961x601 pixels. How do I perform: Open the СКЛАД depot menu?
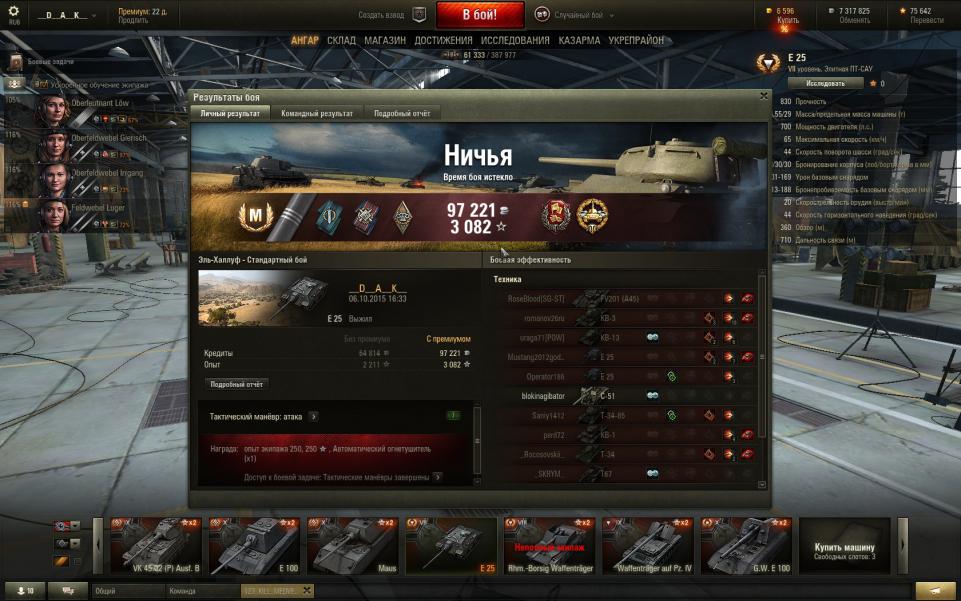[x=341, y=40]
